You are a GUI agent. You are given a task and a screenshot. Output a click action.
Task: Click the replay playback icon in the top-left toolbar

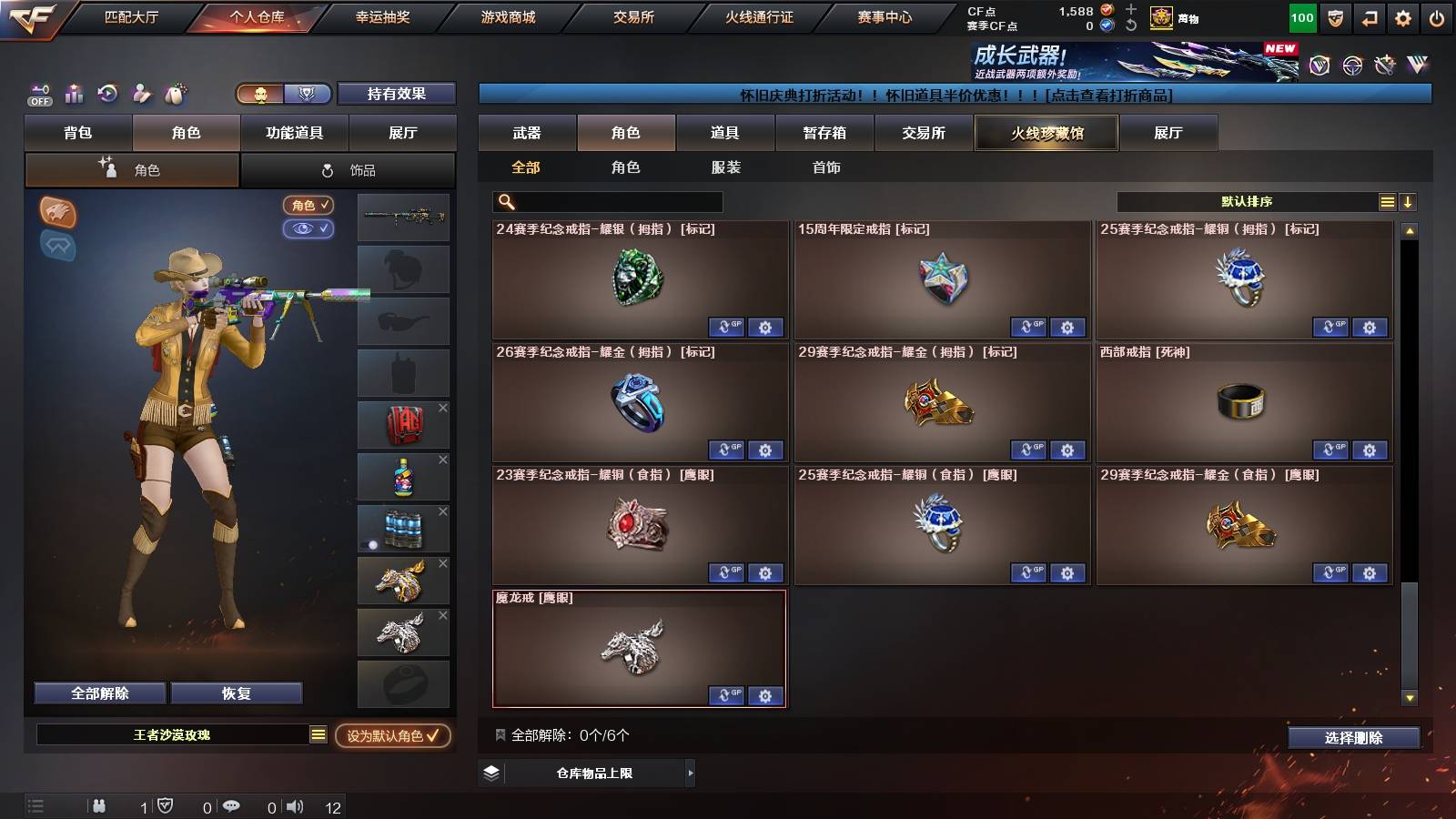pos(107,94)
